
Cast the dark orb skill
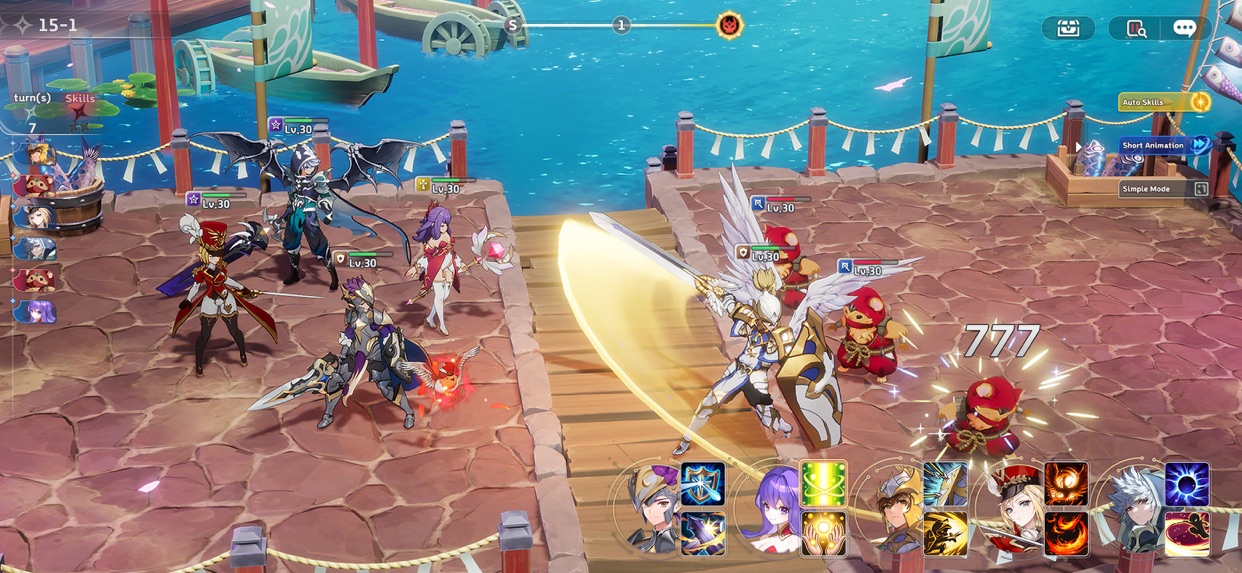[1187, 484]
